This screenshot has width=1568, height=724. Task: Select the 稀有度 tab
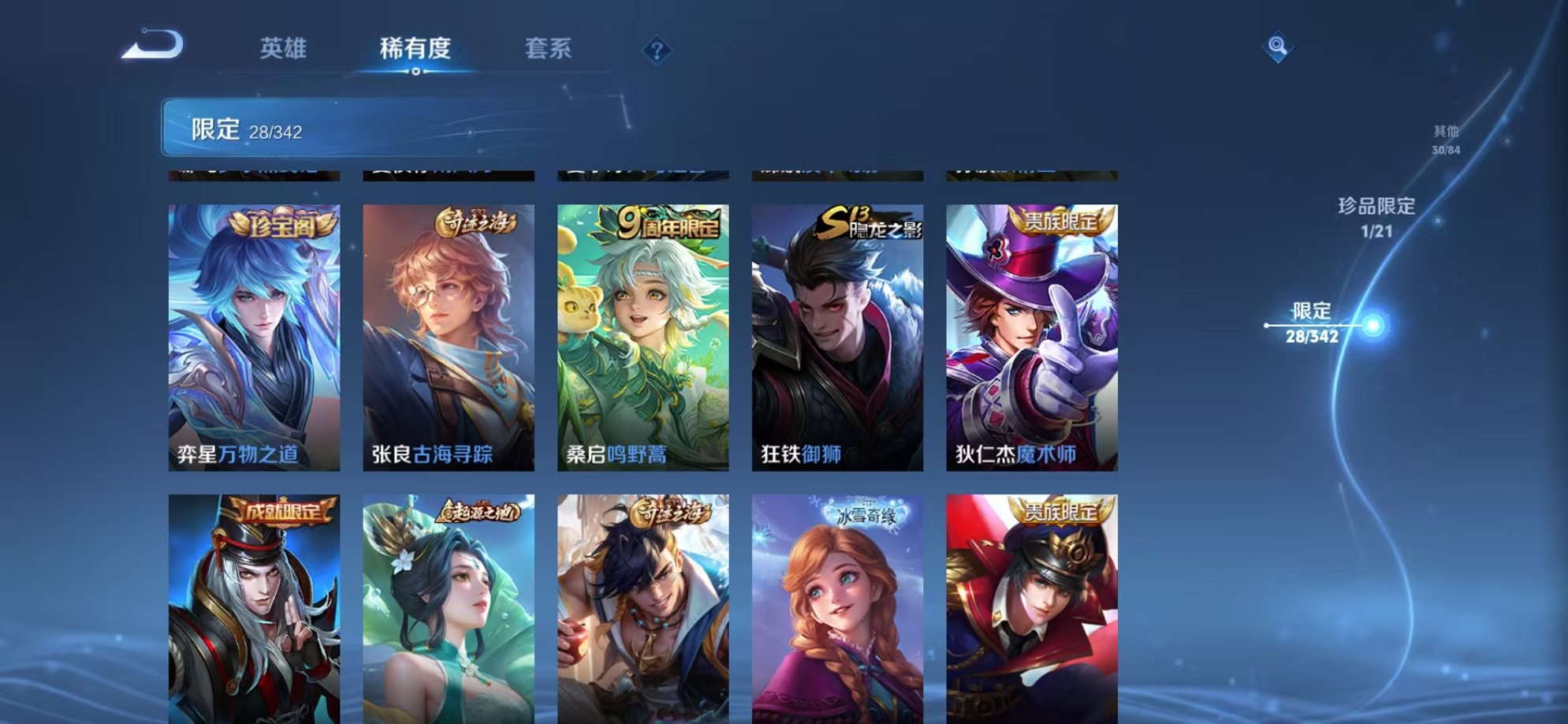click(416, 49)
